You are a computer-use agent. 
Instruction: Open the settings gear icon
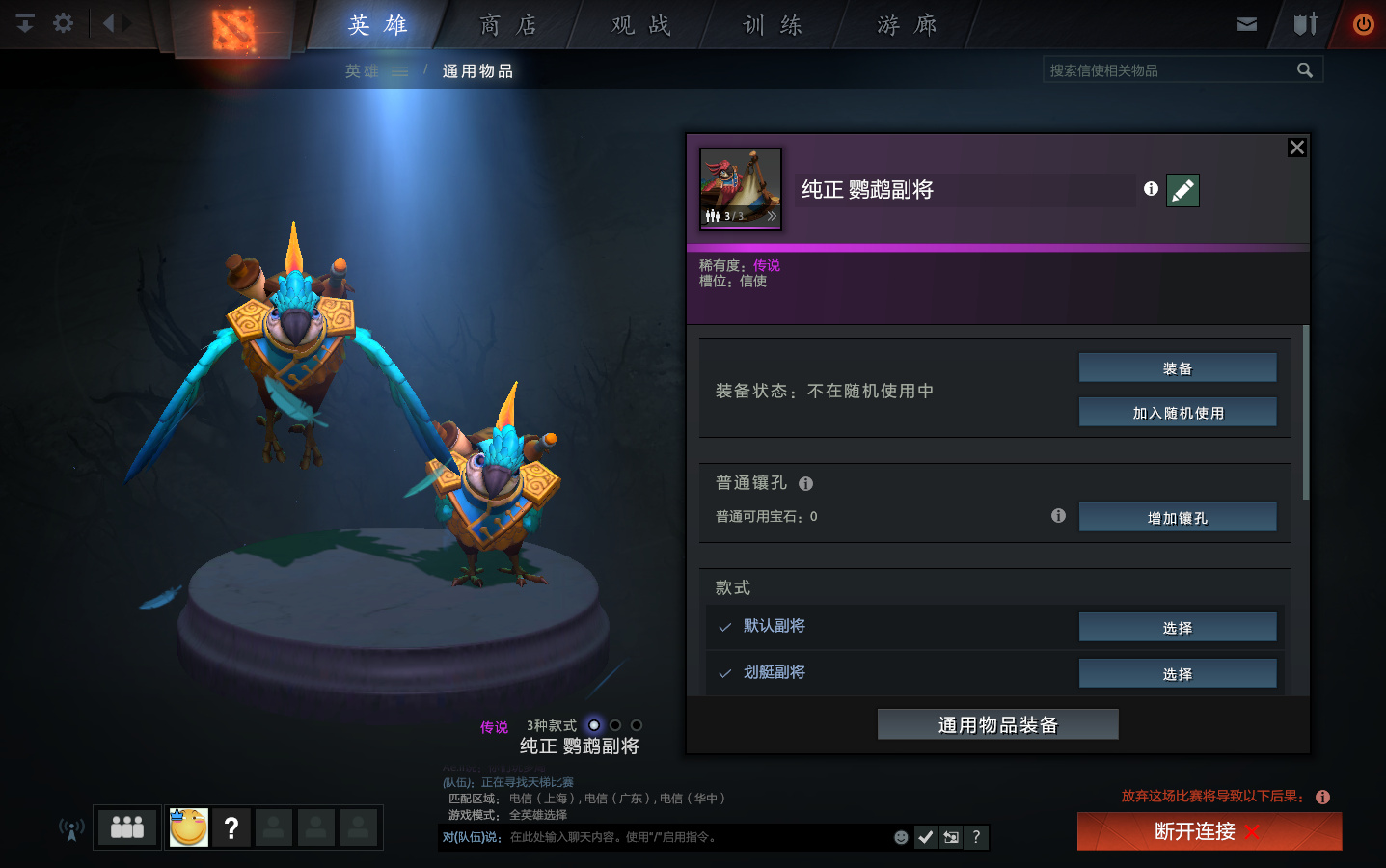62,23
